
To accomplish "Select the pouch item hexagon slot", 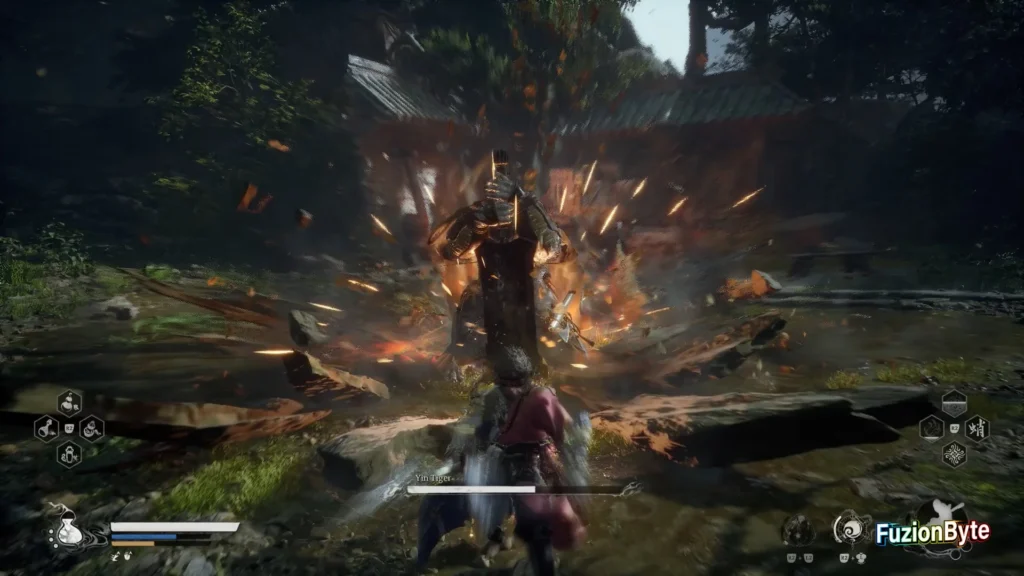I will click(x=92, y=430).
